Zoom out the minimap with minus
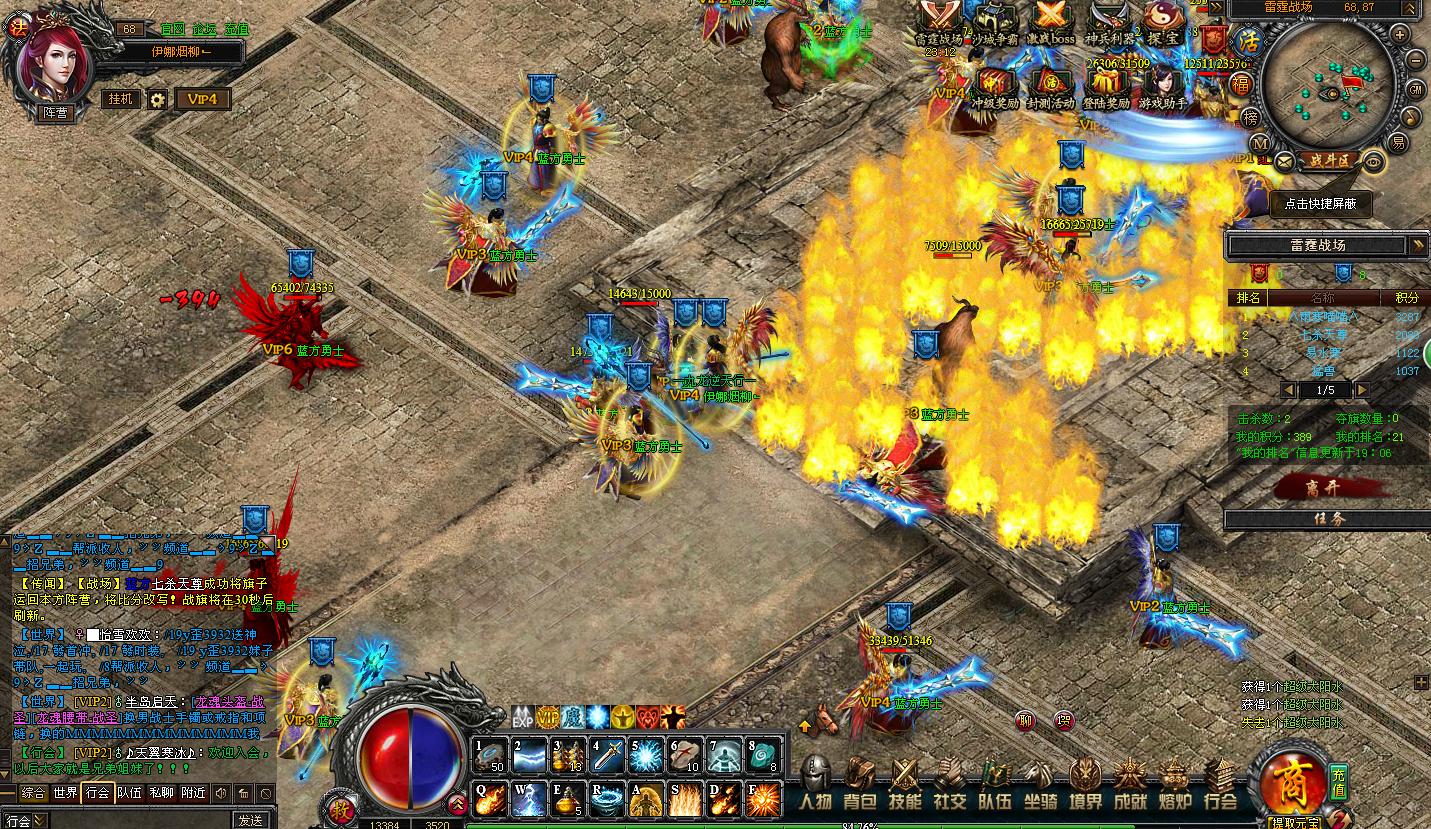 pyautogui.click(x=1414, y=60)
